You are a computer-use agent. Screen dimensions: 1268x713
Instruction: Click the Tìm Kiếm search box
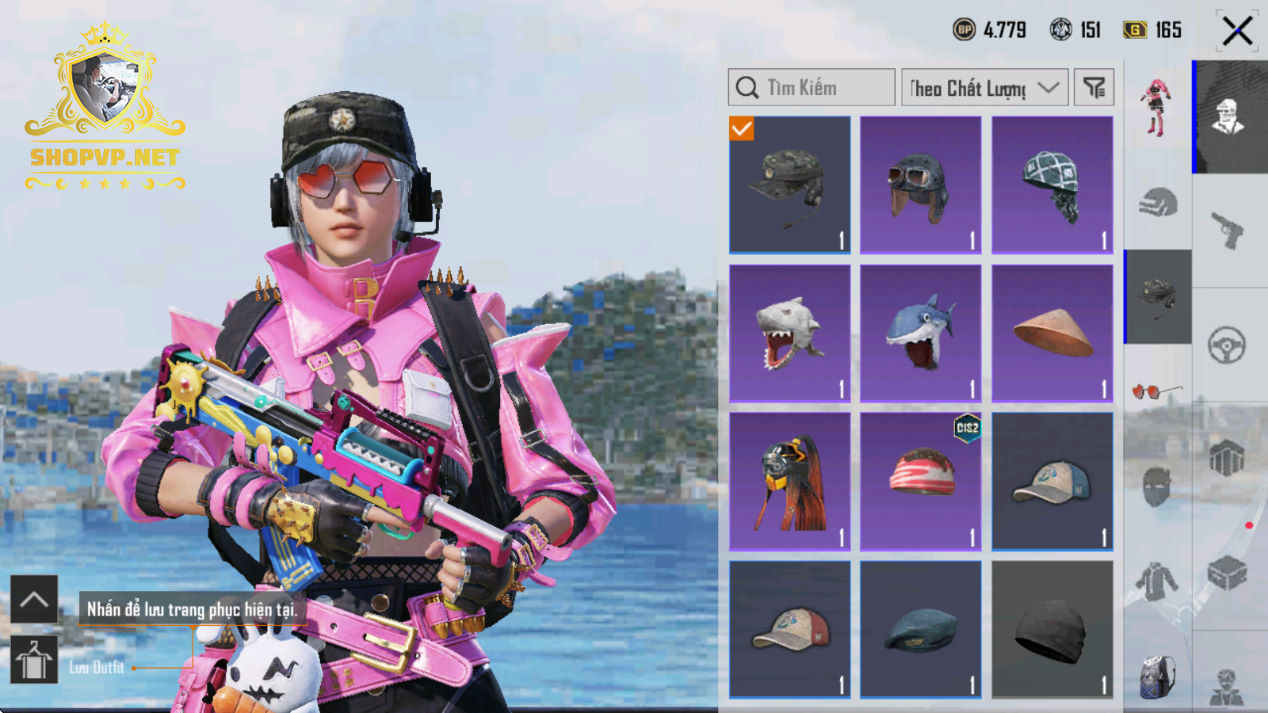point(811,88)
